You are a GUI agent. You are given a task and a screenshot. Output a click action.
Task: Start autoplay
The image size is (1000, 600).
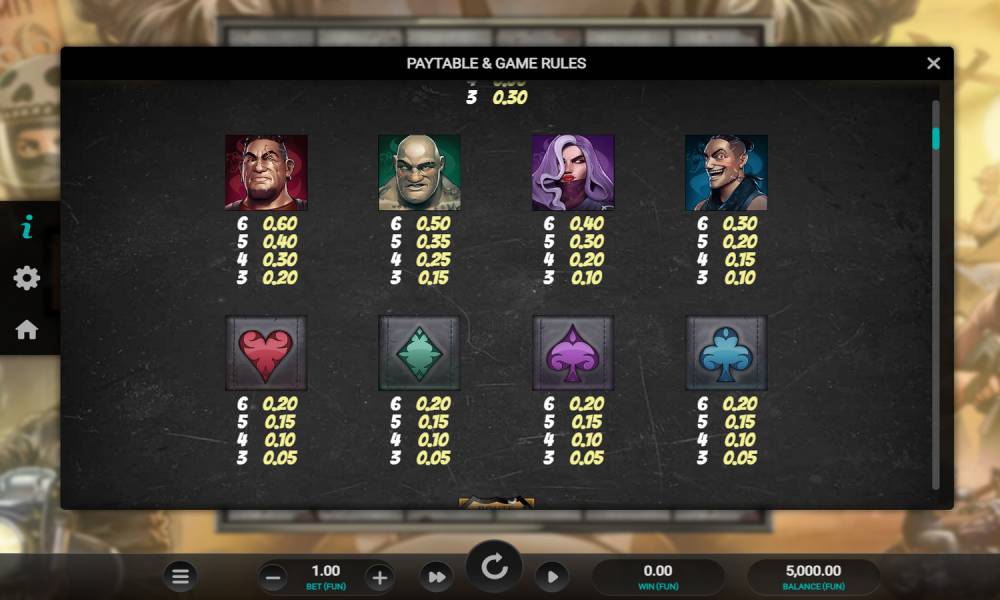(x=551, y=577)
